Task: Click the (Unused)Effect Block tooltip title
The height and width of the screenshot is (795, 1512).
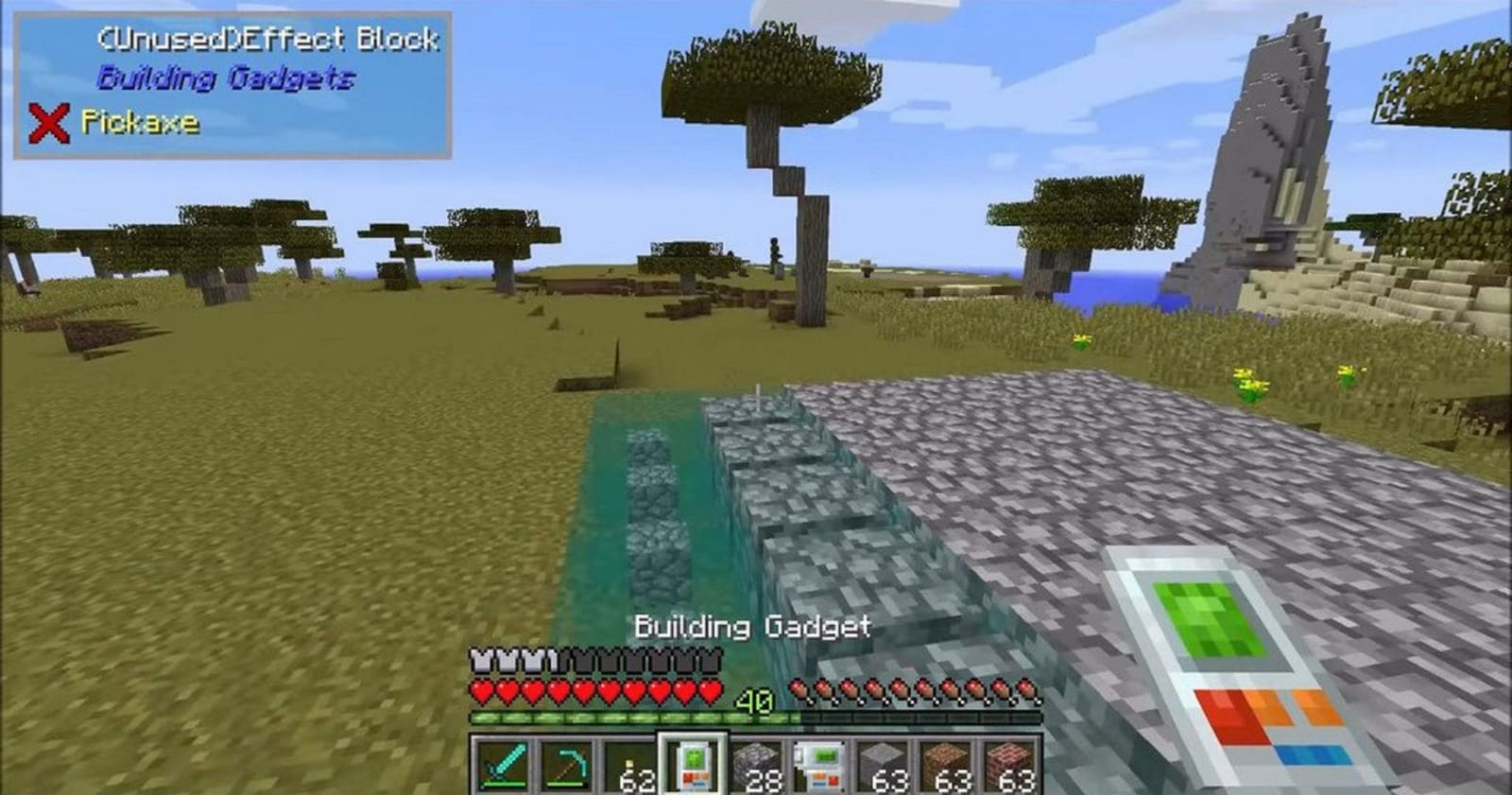Action: point(267,40)
